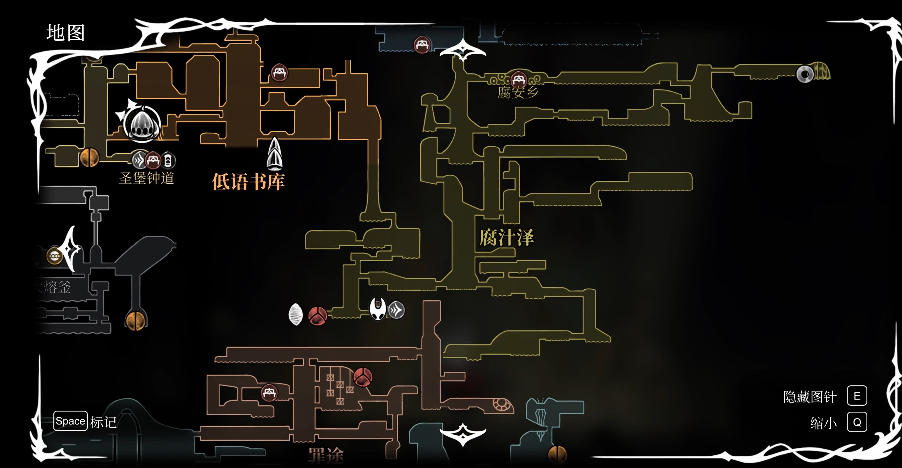Select Hornet's current position marker
Screen dimensions: 902x468
pos(142,124)
